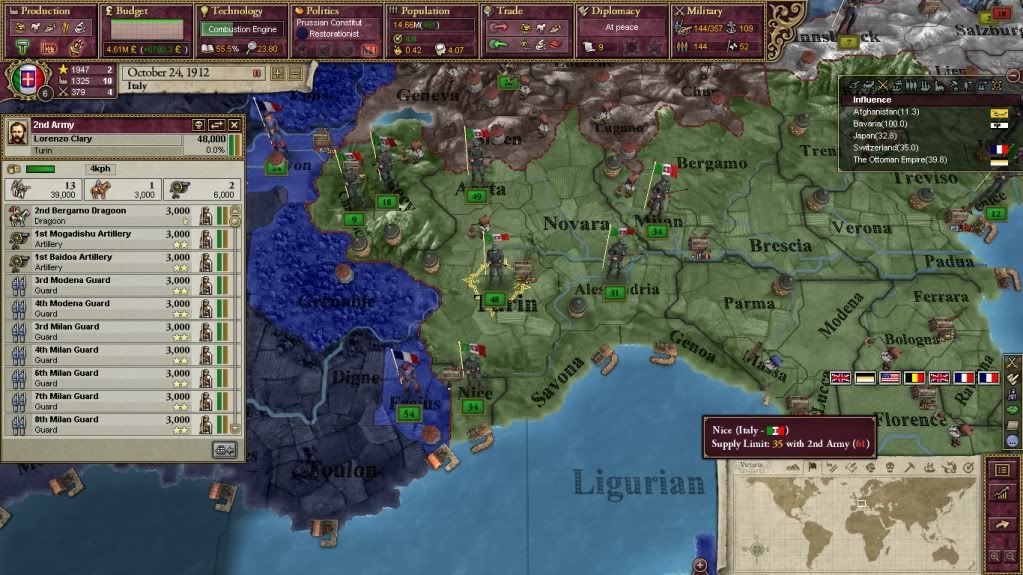This screenshot has height=575, width=1023.
Task: Select the 8th Milan Guard unit row
Action: click(x=110, y=424)
